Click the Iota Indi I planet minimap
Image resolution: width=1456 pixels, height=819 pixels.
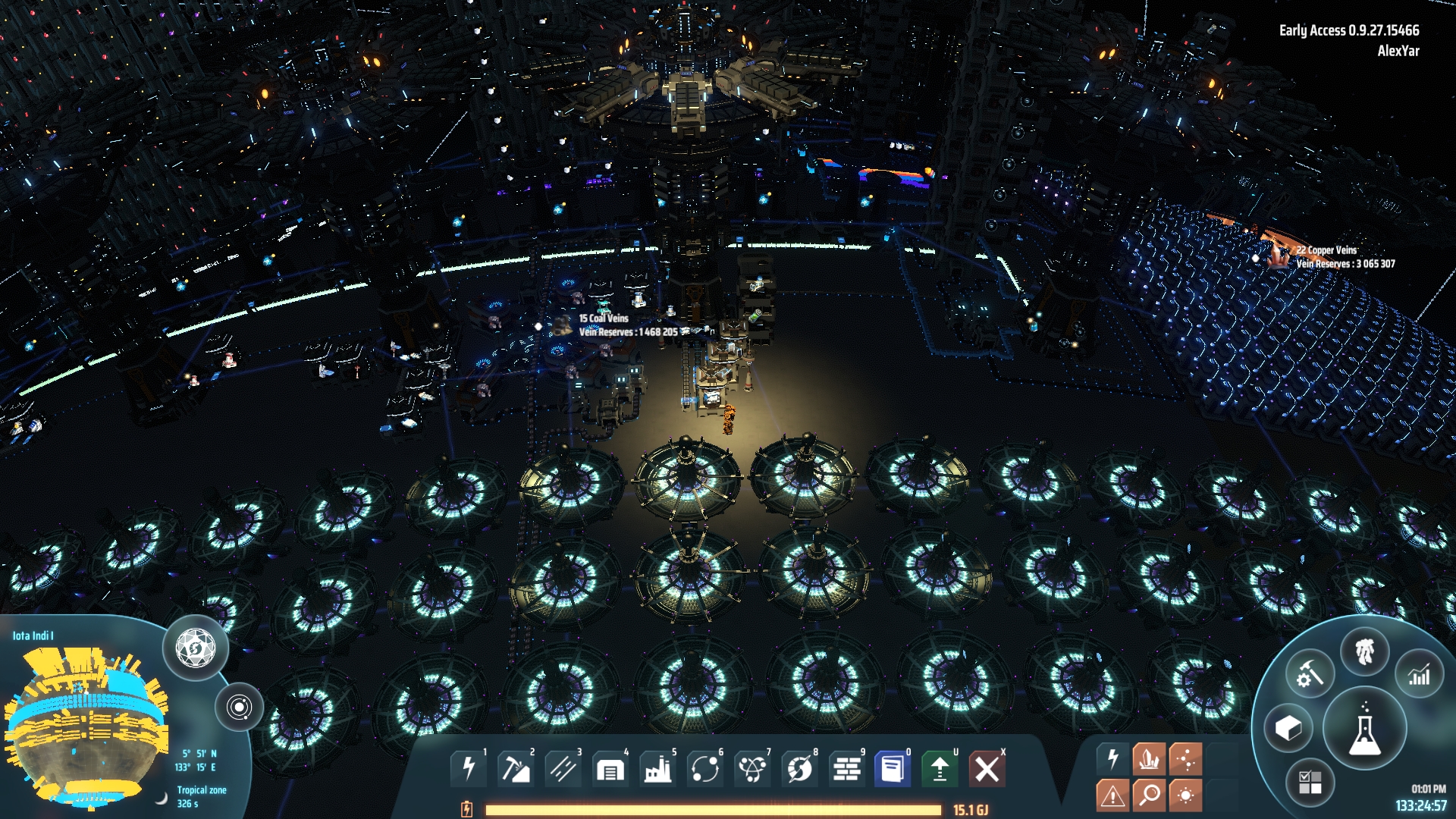[x=83, y=728]
